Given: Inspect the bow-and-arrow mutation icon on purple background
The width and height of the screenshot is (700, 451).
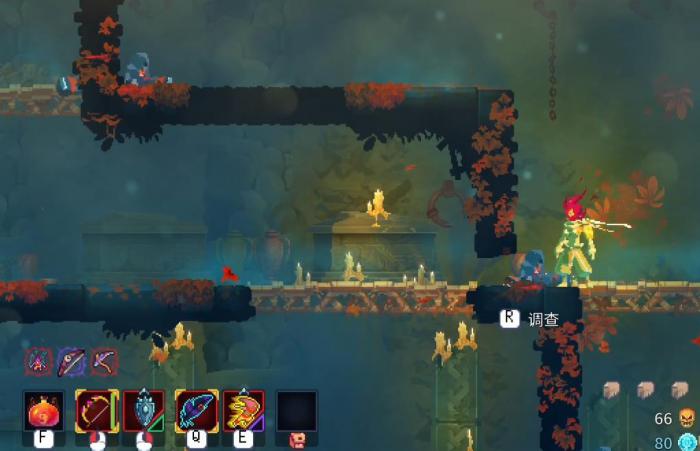Looking at the screenshot, I should 71,361.
